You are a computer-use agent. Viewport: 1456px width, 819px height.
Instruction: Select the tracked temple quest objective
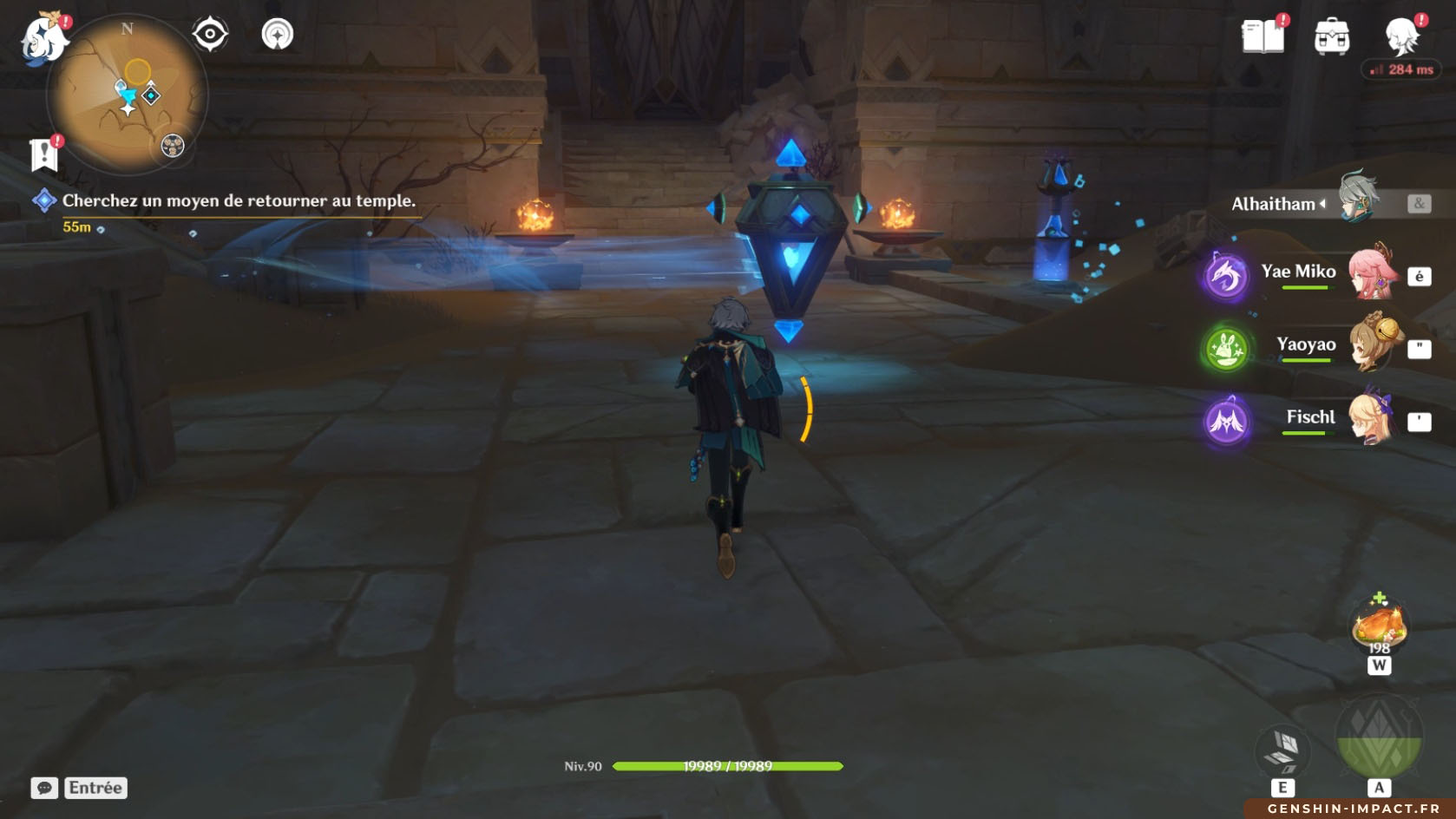click(x=238, y=200)
